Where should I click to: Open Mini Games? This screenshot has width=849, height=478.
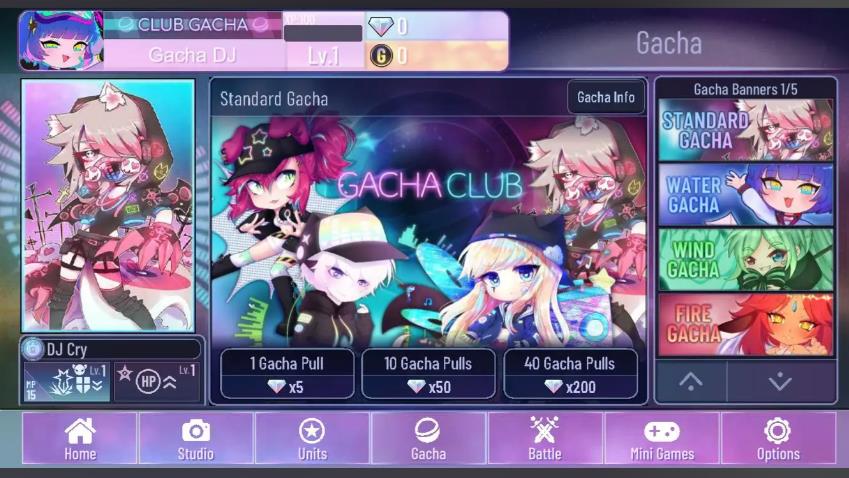661,438
